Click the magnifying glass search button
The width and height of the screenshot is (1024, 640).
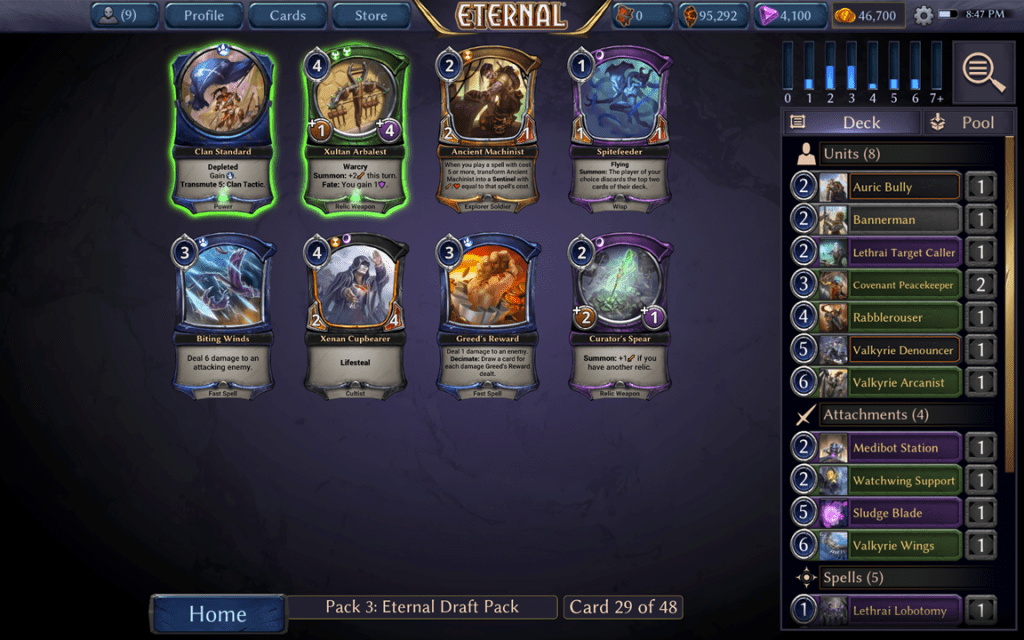(x=984, y=72)
